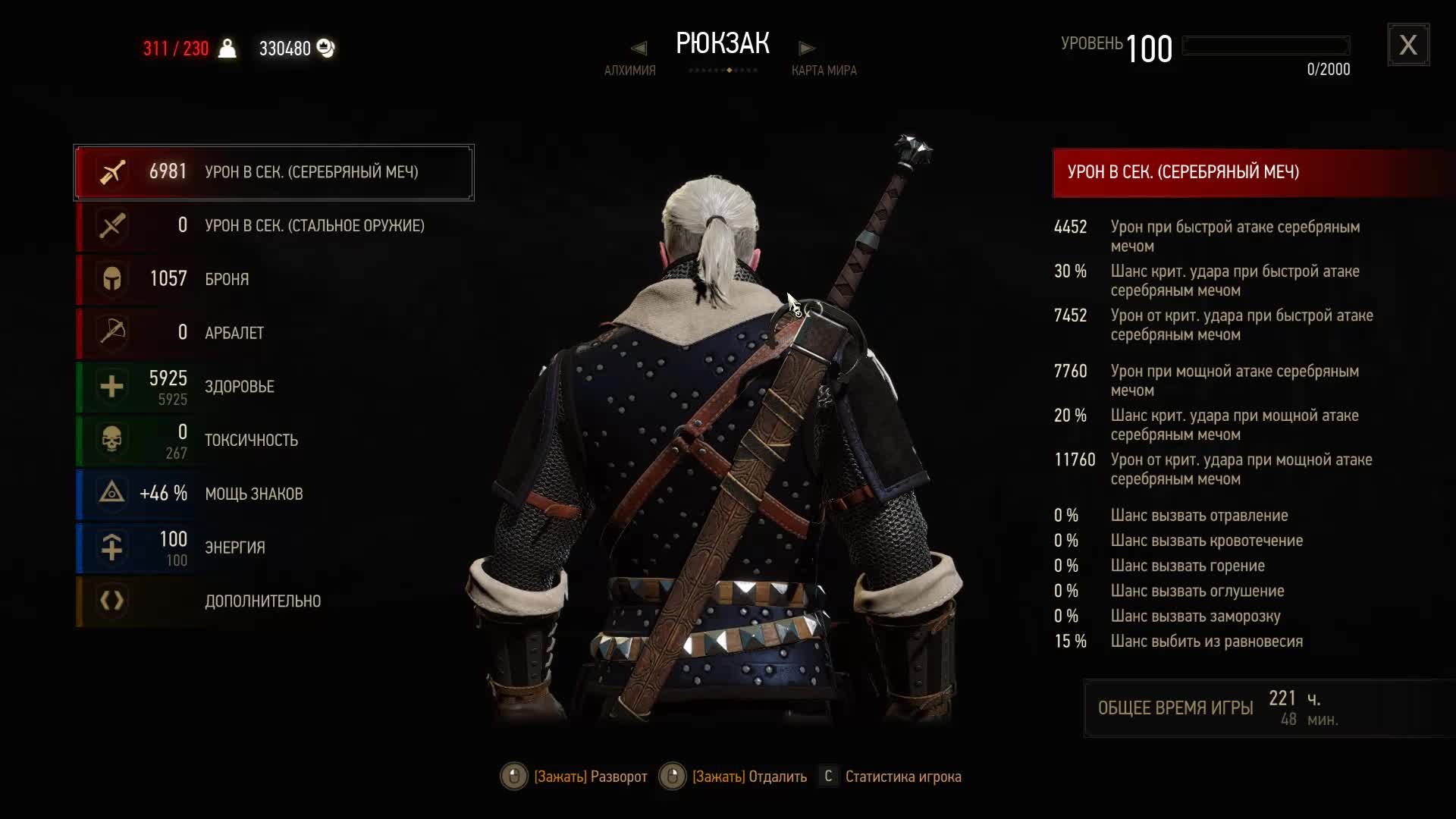Open the Броня armor stat details

[274, 279]
